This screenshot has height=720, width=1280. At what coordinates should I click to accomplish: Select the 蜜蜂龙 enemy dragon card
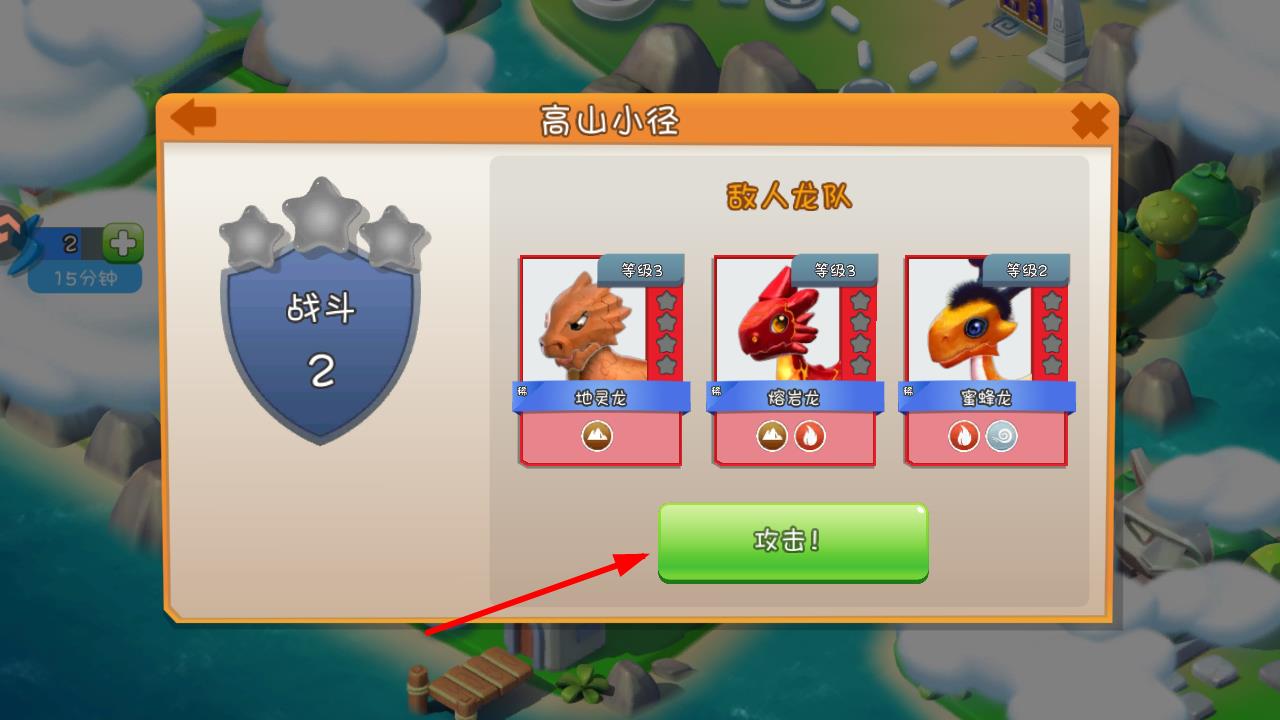tap(986, 360)
